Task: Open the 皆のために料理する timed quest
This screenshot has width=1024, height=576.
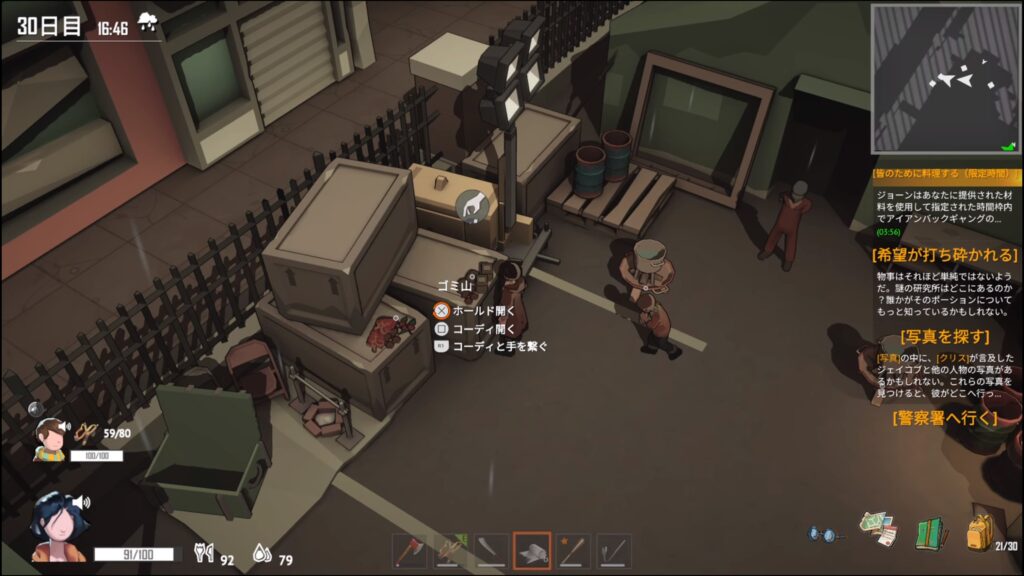Action: pos(944,173)
